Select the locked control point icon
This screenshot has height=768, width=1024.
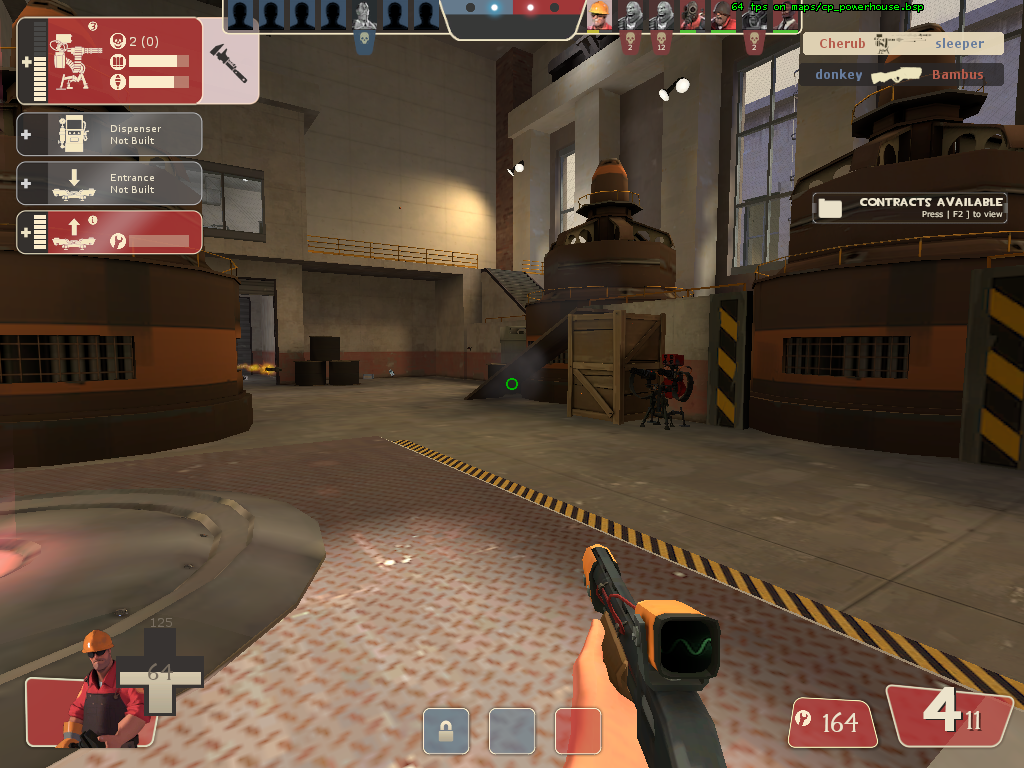coord(446,730)
